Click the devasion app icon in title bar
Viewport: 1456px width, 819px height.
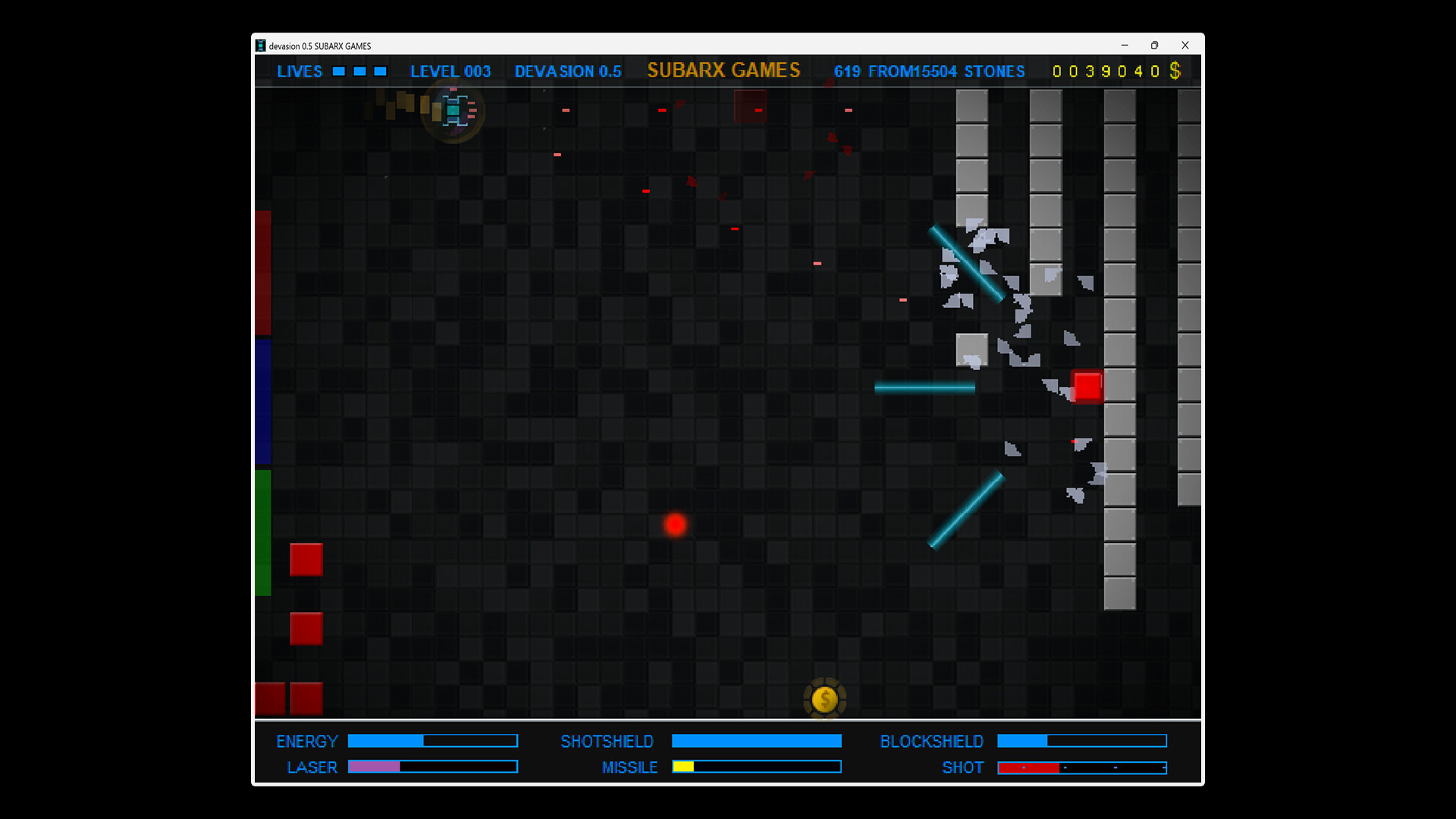(261, 45)
